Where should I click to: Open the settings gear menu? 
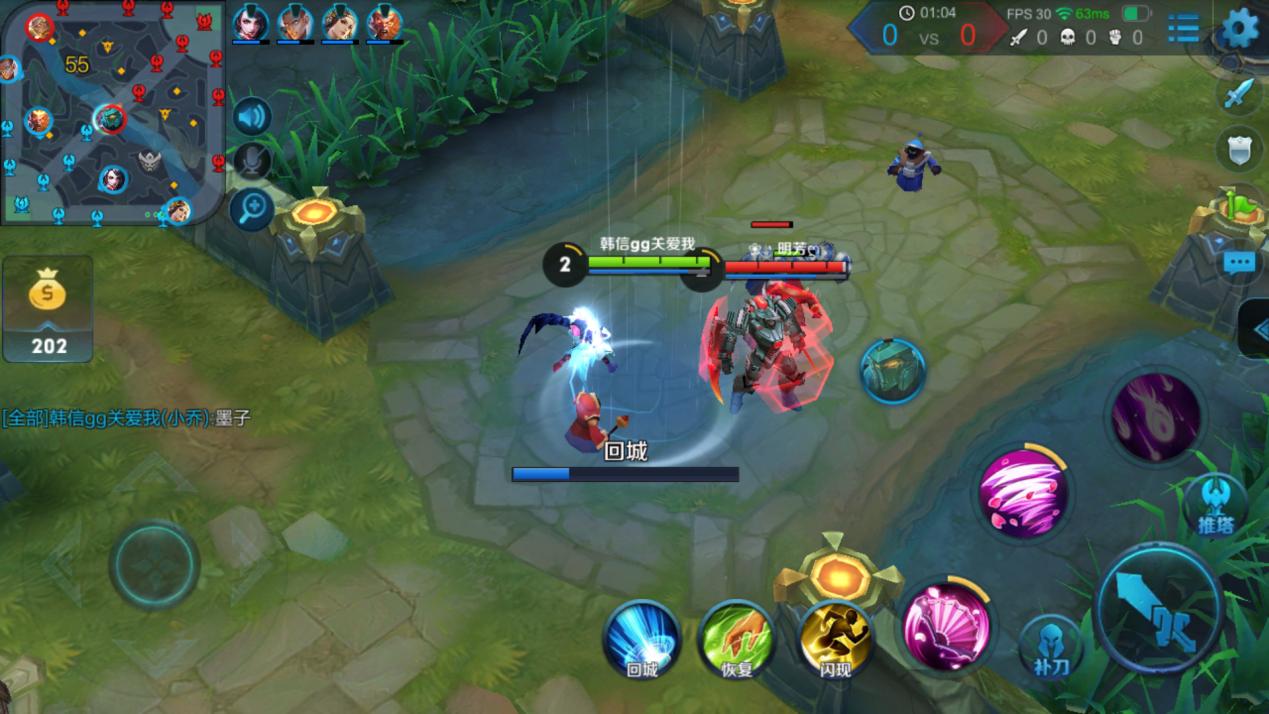(1240, 28)
